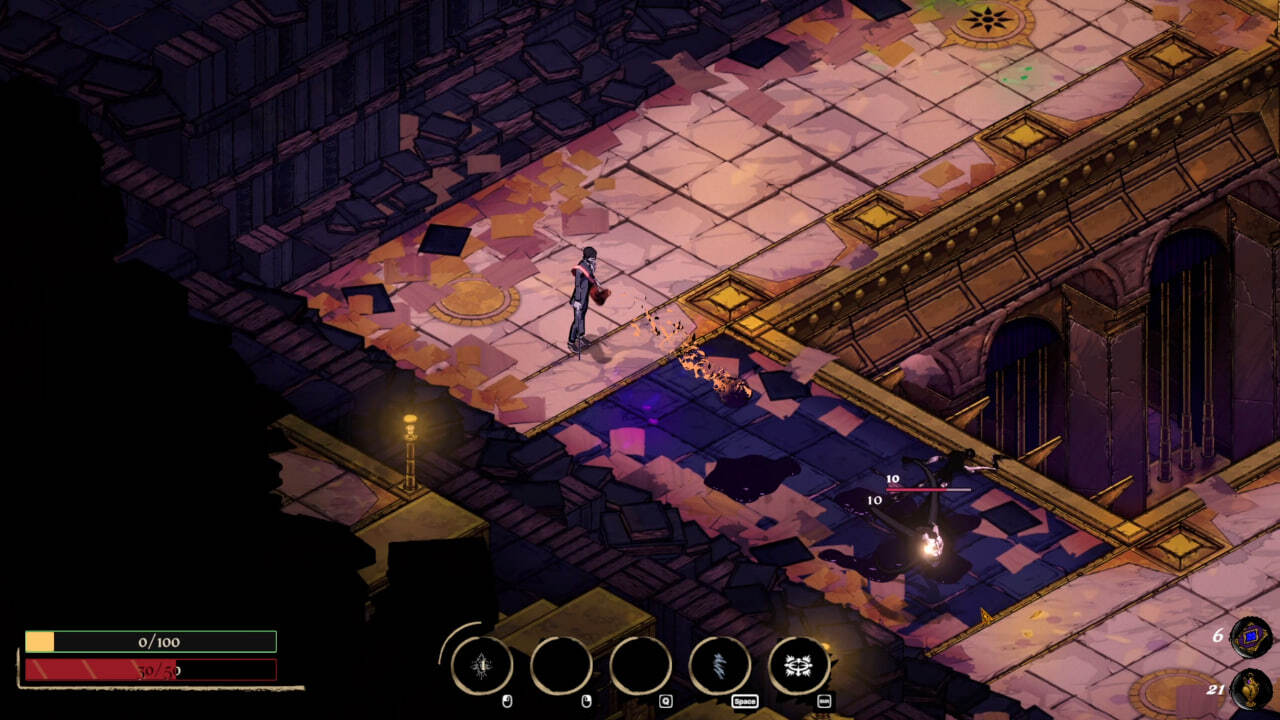
Task: Select the golden urn currency icon
Action: (x=1250, y=689)
